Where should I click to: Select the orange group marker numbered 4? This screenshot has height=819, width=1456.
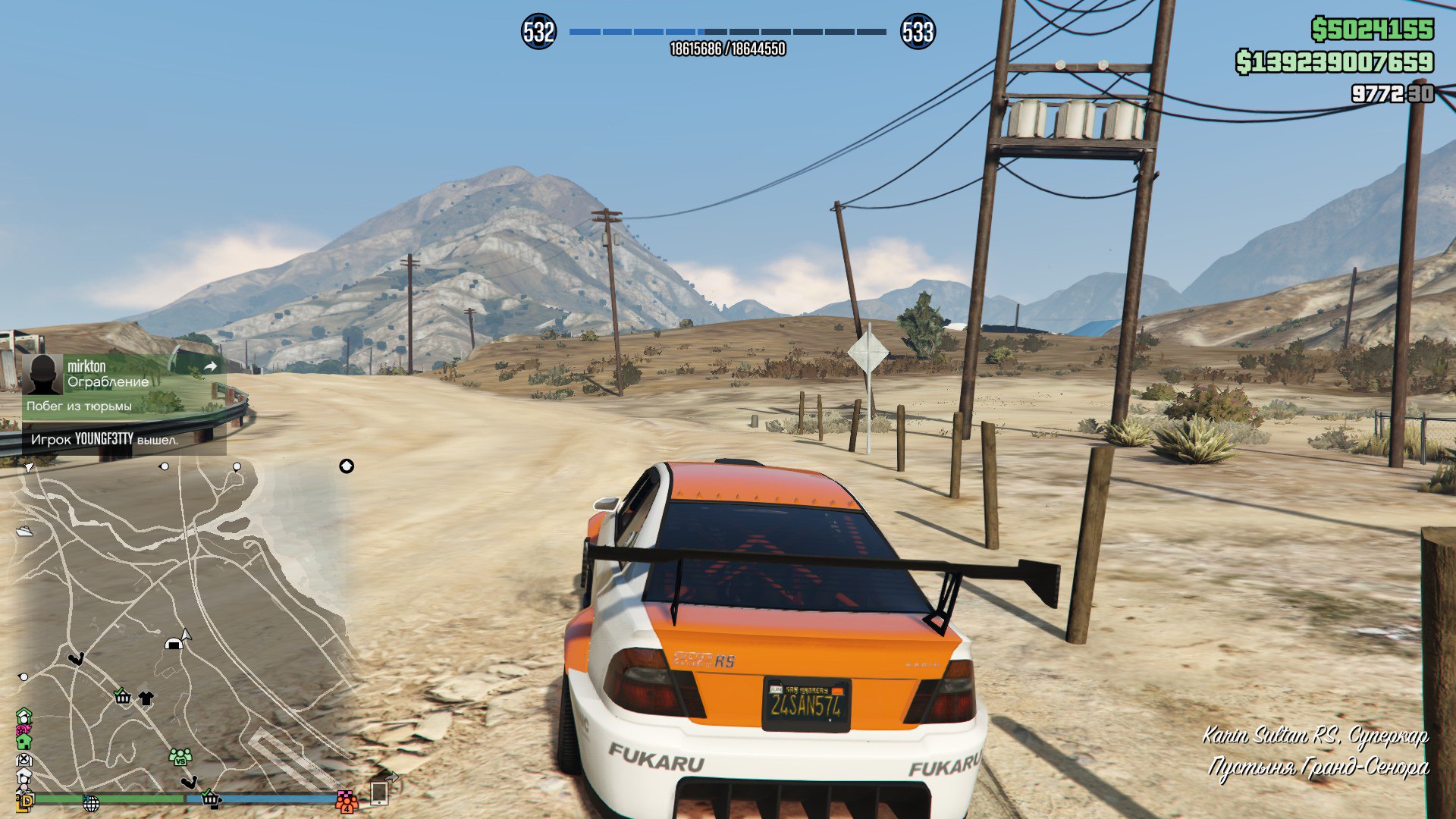tap(347, 801)
